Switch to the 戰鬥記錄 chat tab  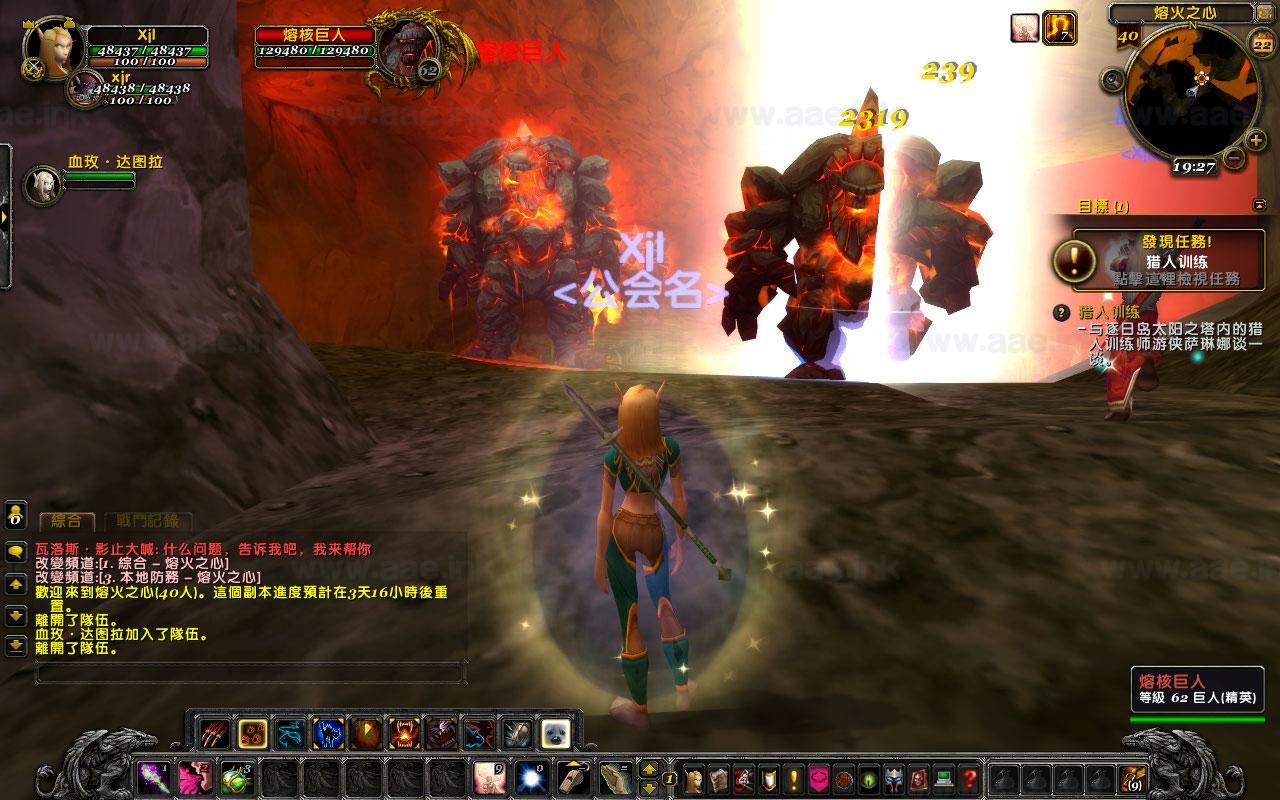coord(148,521)
